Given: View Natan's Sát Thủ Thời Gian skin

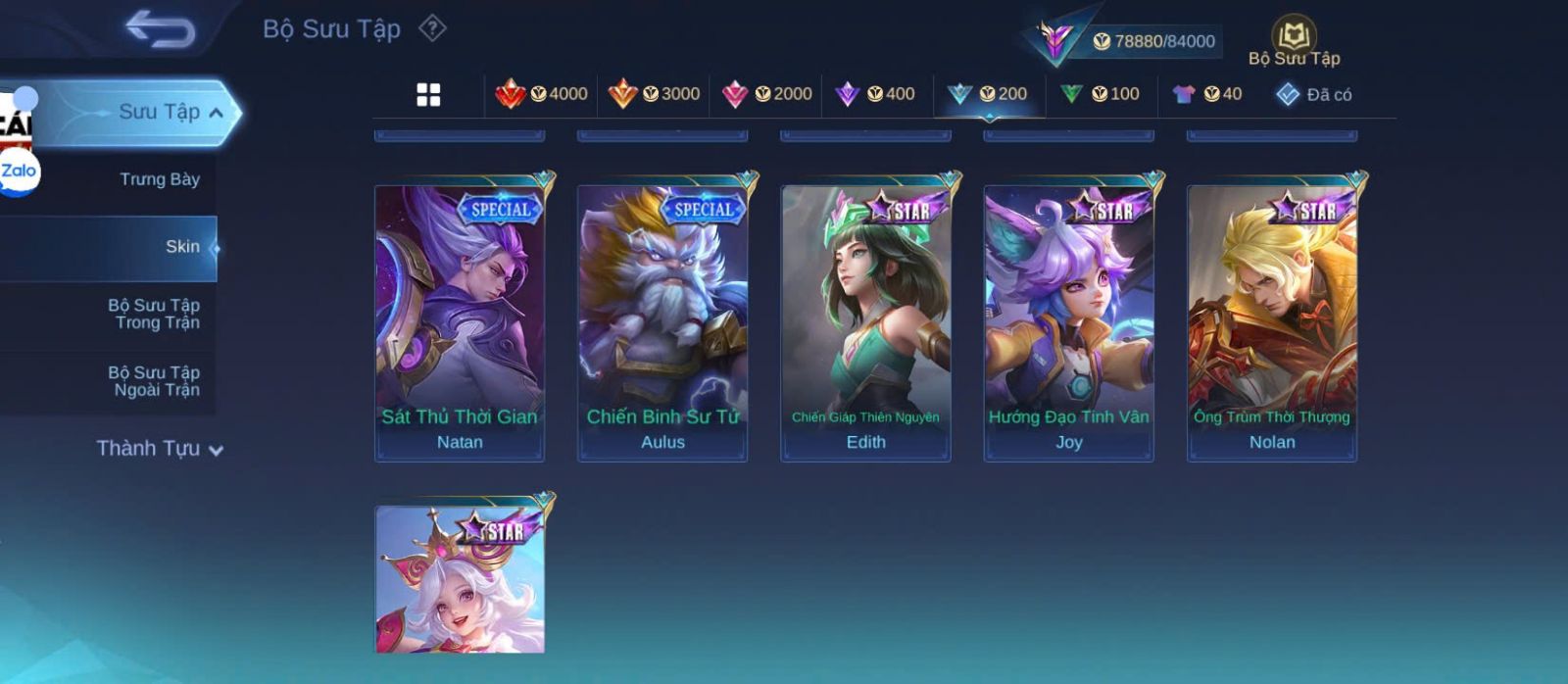Looking at the screenshot, I should (x=460, y=321).
